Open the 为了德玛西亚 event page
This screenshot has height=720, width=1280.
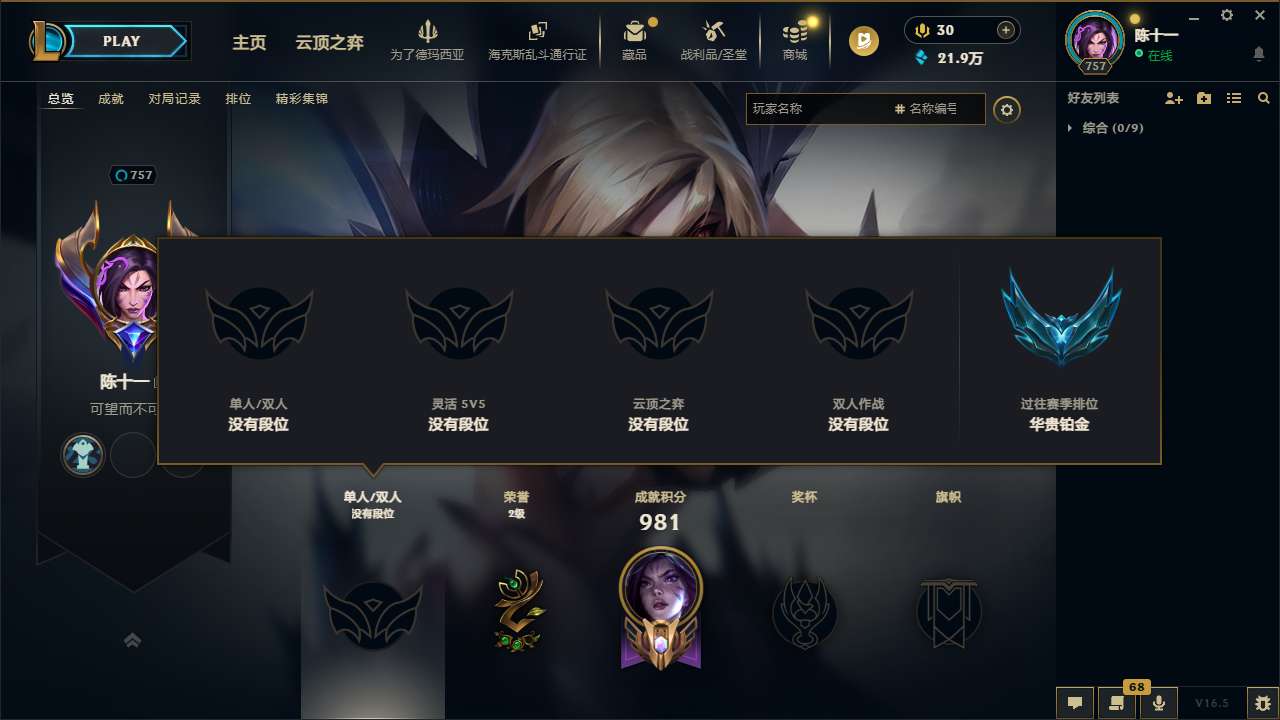click(x=428, y=41)
